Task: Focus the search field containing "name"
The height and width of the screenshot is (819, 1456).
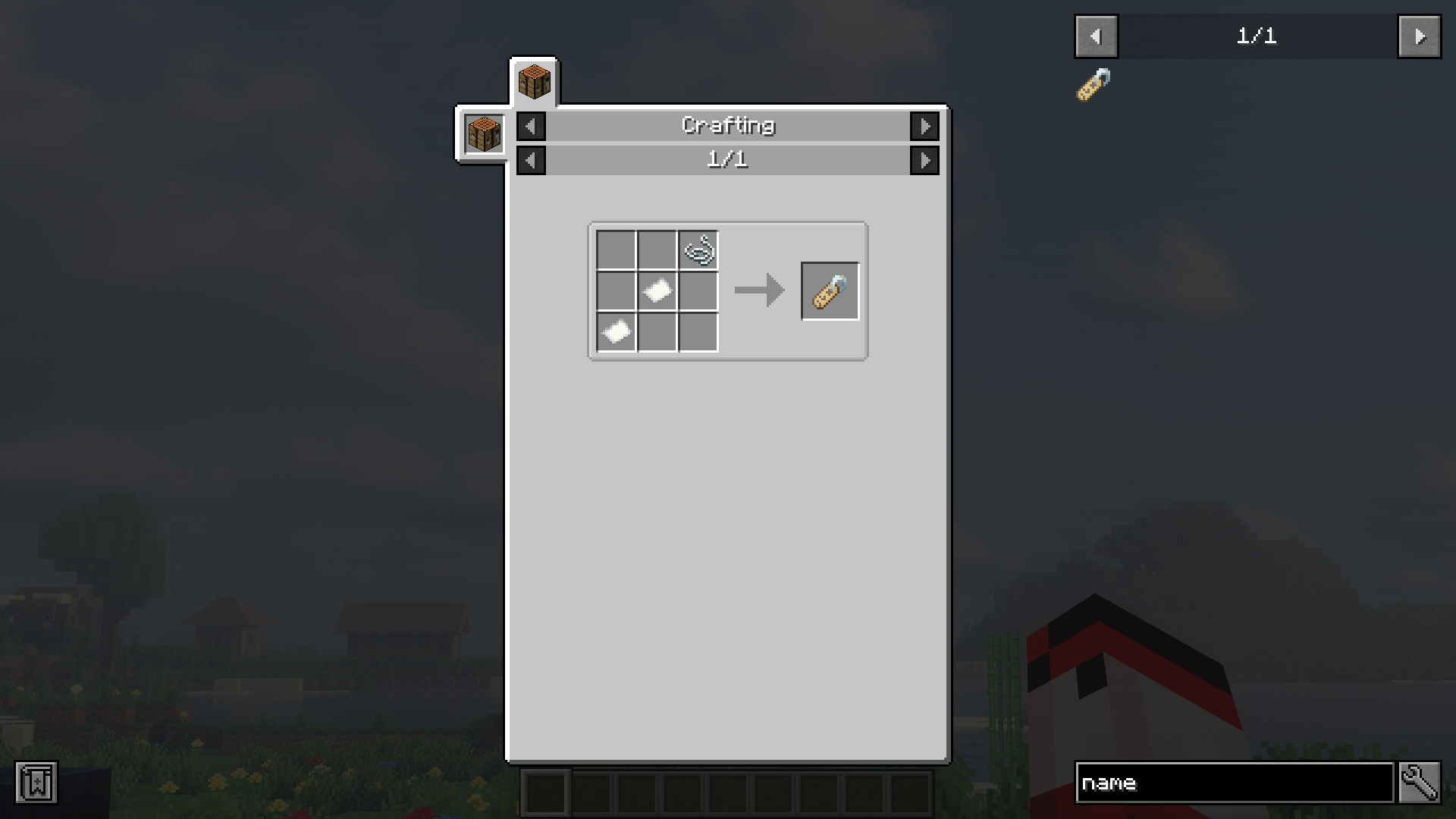Action: [1234, 783]
